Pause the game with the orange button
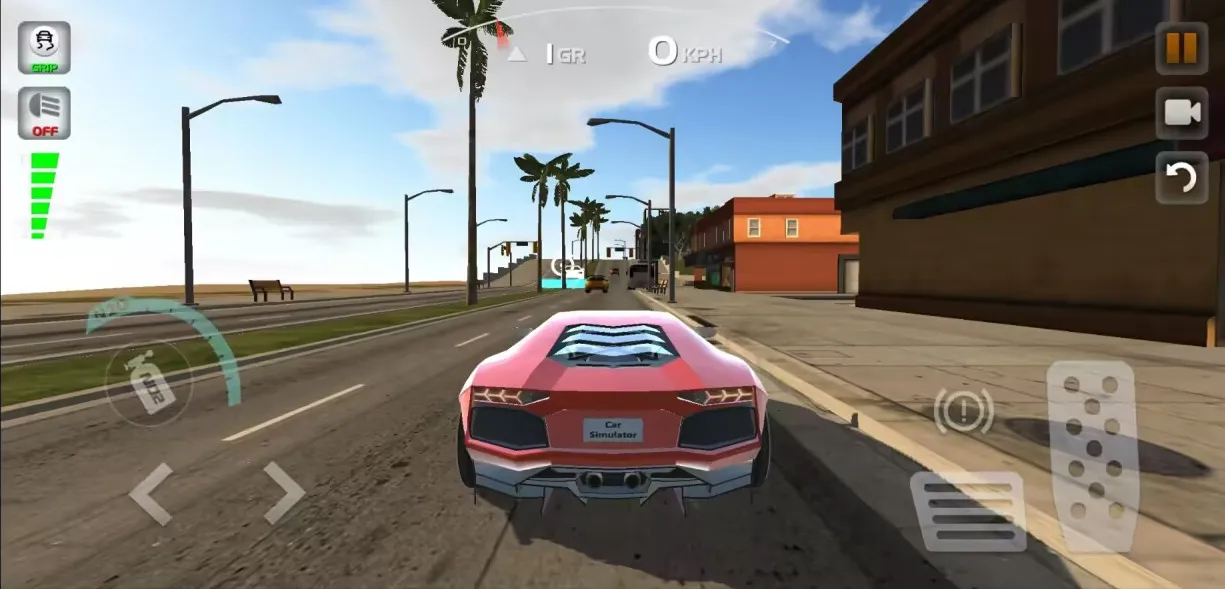This screenshot has height=589, width=1225. [x=1181, y=48]
